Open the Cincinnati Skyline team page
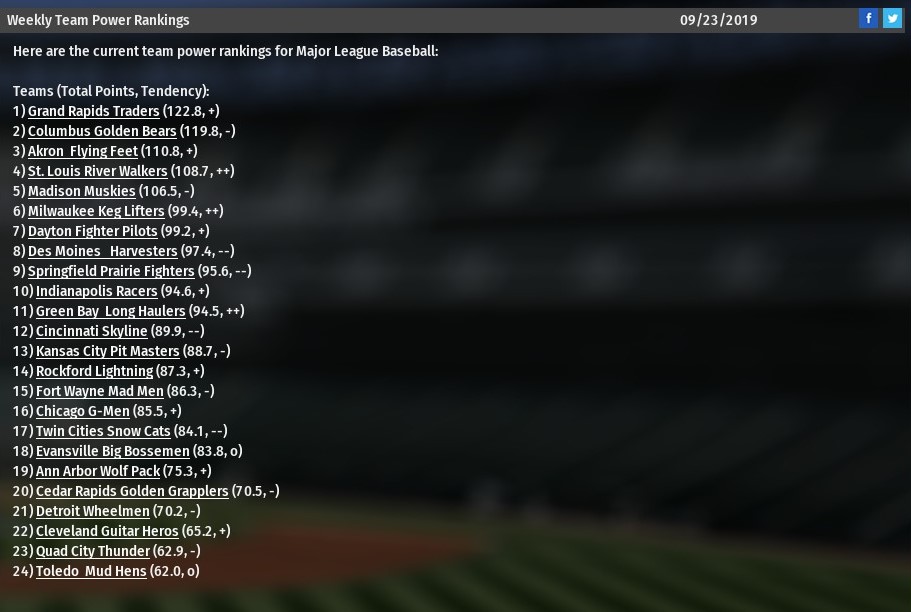This screenshot has height=612, width=911. (x=91, y=331)
